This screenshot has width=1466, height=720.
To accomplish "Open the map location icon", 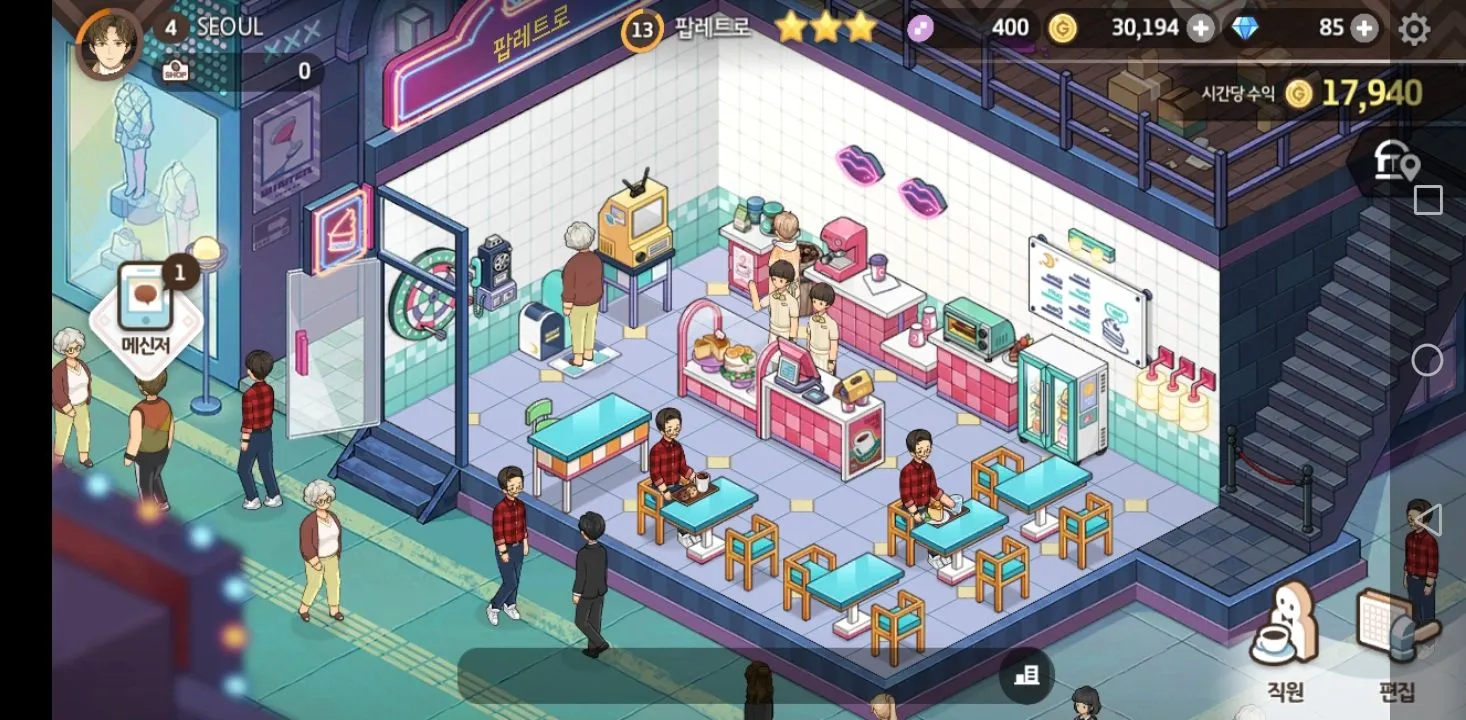I will point(1398,162).
